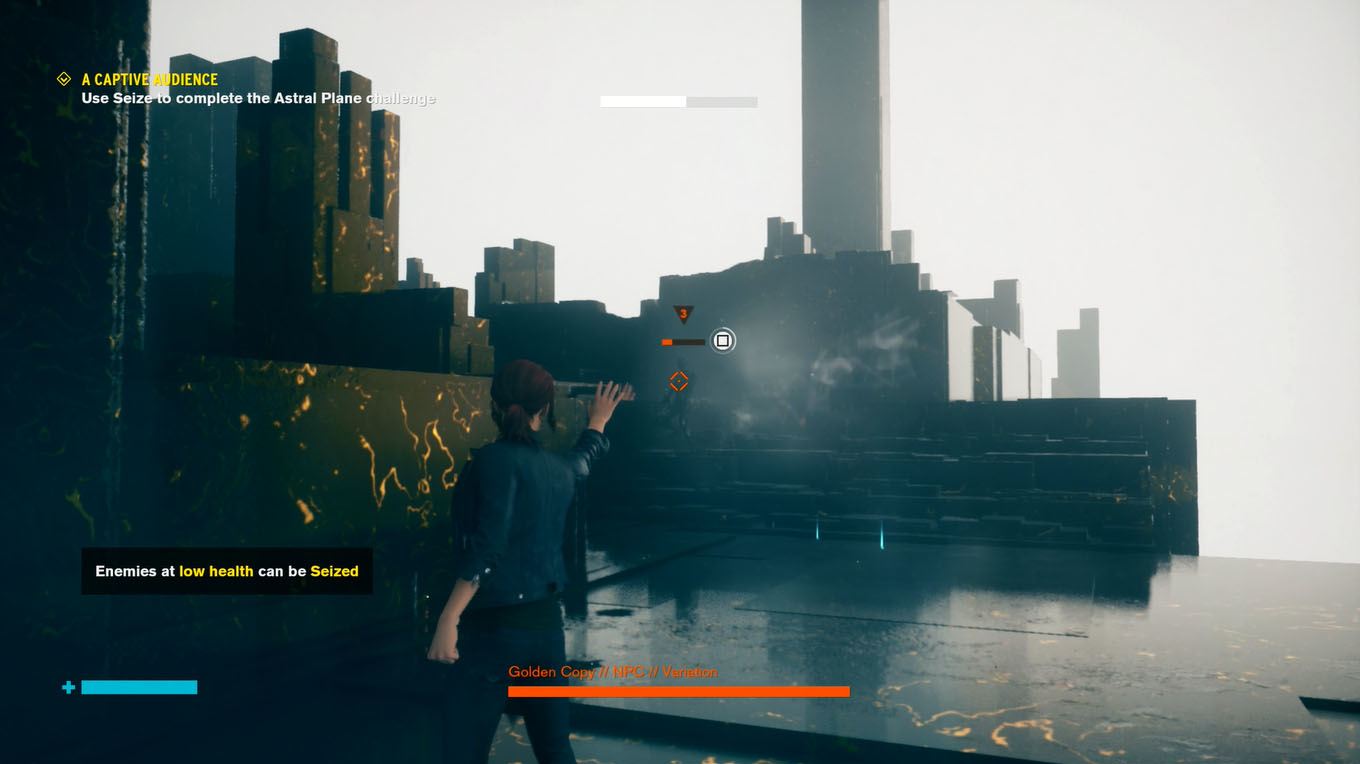Image resolution: width=1360 pixels, height=764 pixels.
Task: Click the yellow mission diamond icon
Action: pos(65,78)
